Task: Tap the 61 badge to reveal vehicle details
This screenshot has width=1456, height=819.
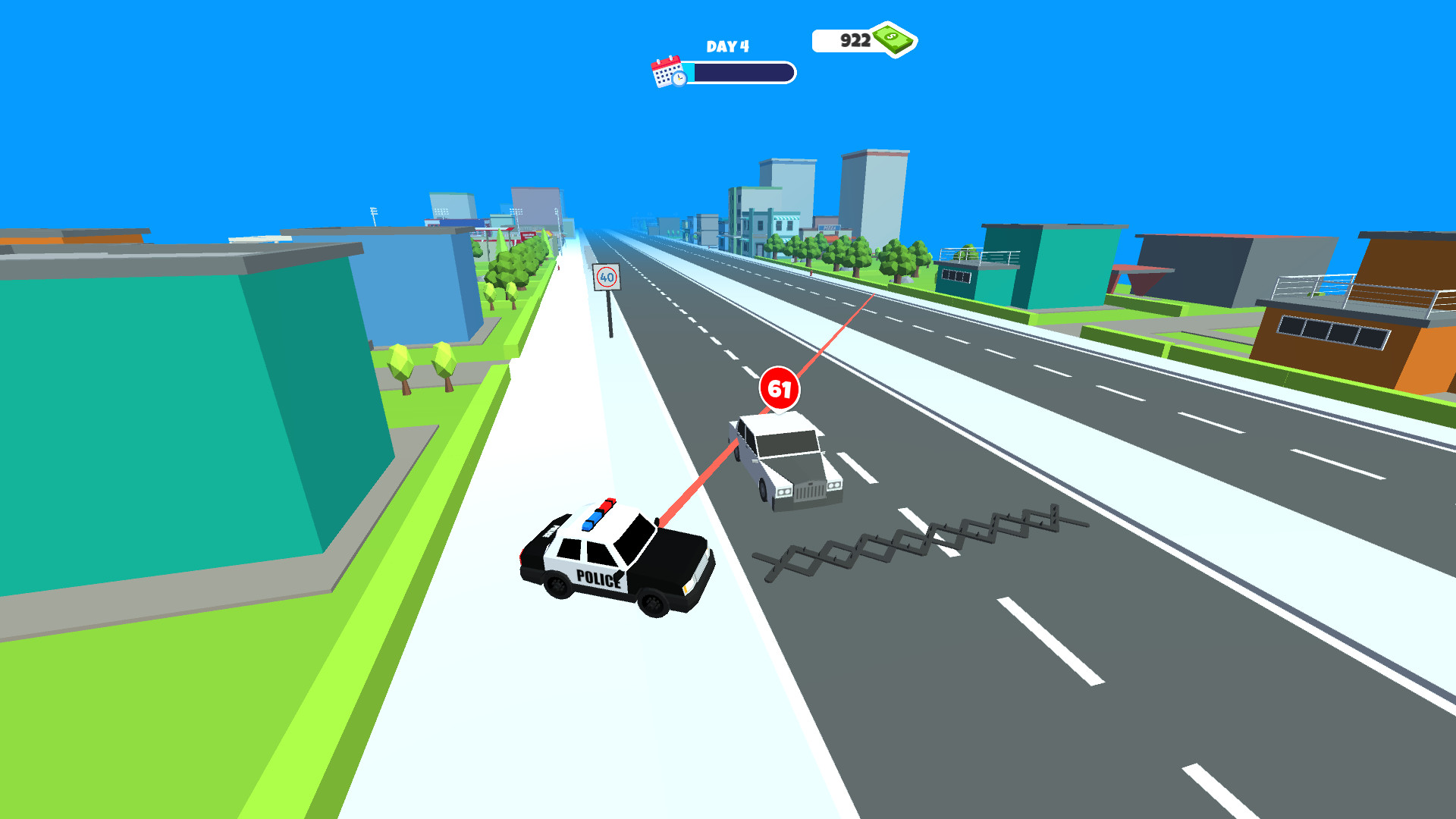Action: 780,388
